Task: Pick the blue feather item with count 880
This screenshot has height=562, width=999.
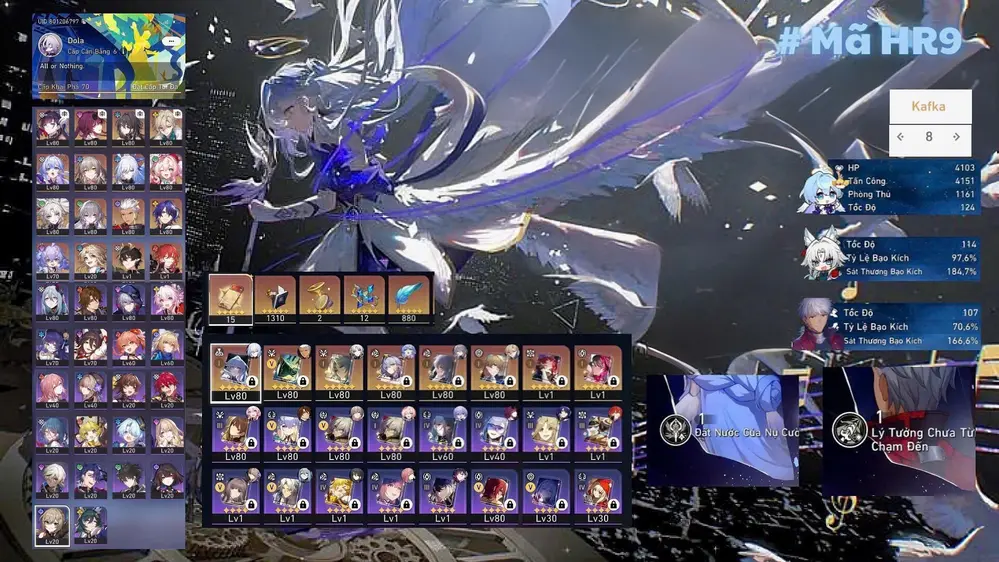Action: pyautogui.click(x=410, y=297)
